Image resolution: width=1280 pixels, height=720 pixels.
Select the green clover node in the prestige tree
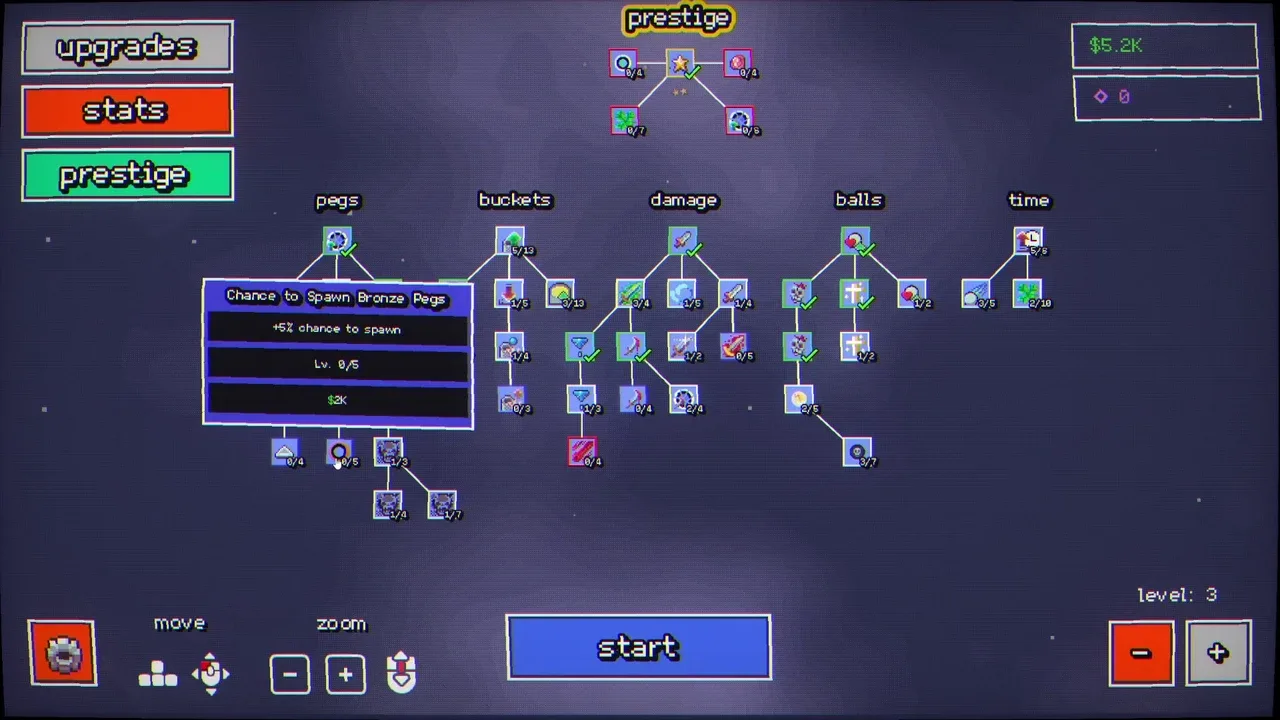[625, 121]
